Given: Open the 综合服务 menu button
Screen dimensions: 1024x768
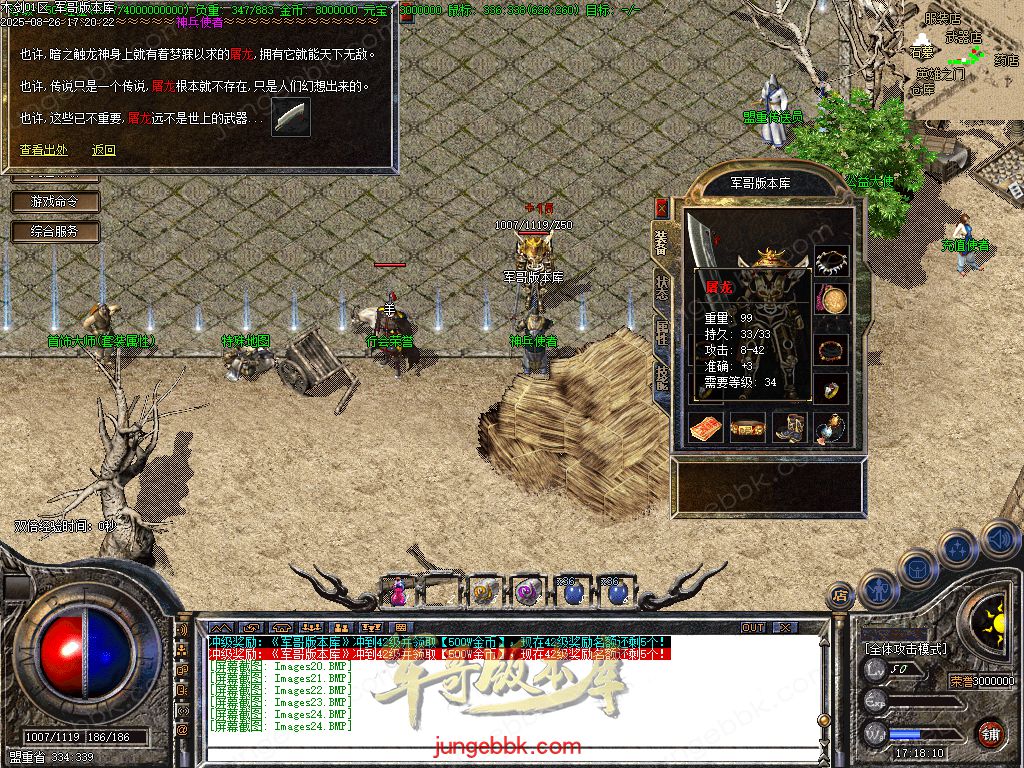Looking at the screenshot, I should pos(56,232).
